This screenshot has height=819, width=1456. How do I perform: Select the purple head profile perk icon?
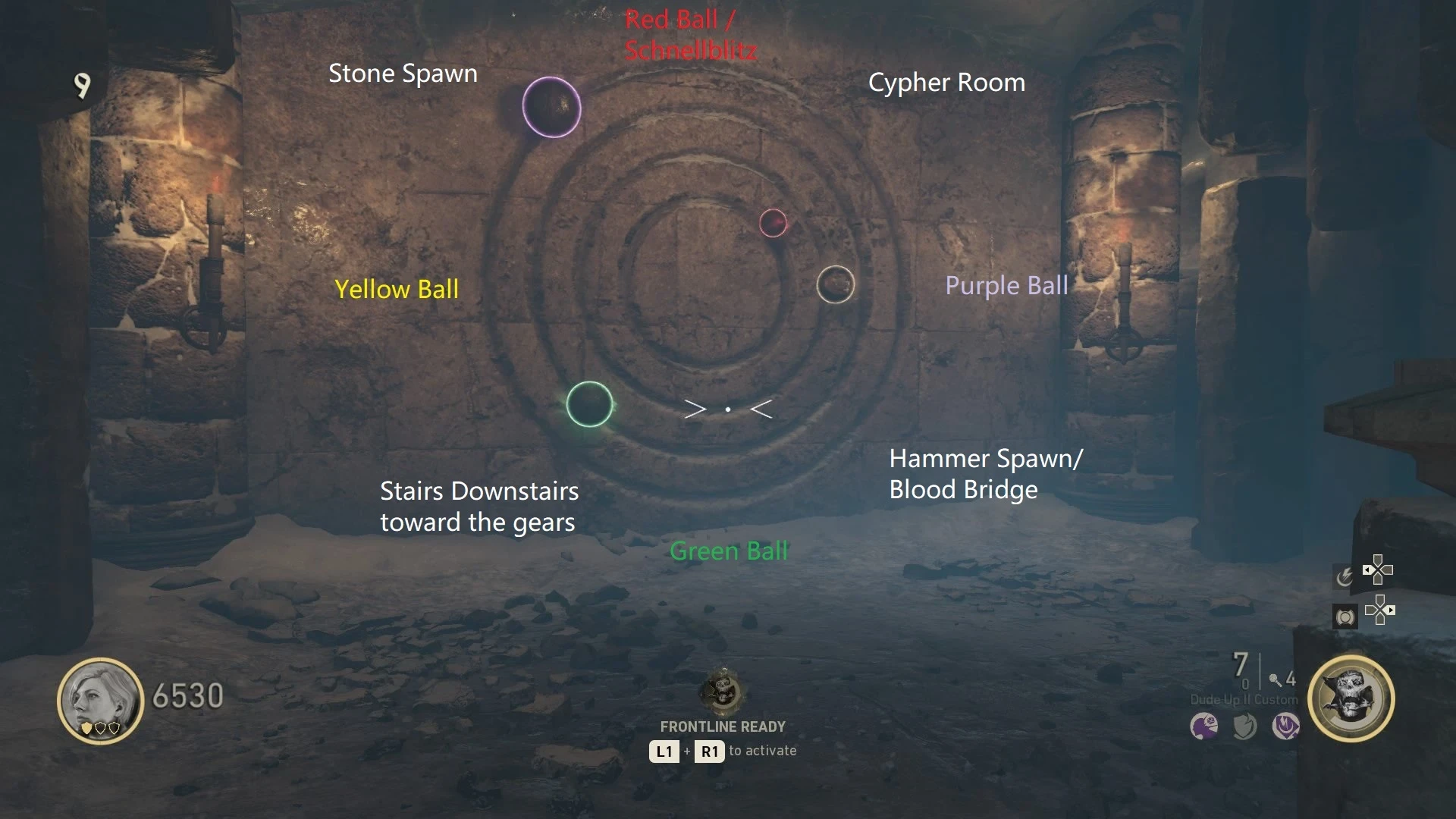[x=1204, y=726]
